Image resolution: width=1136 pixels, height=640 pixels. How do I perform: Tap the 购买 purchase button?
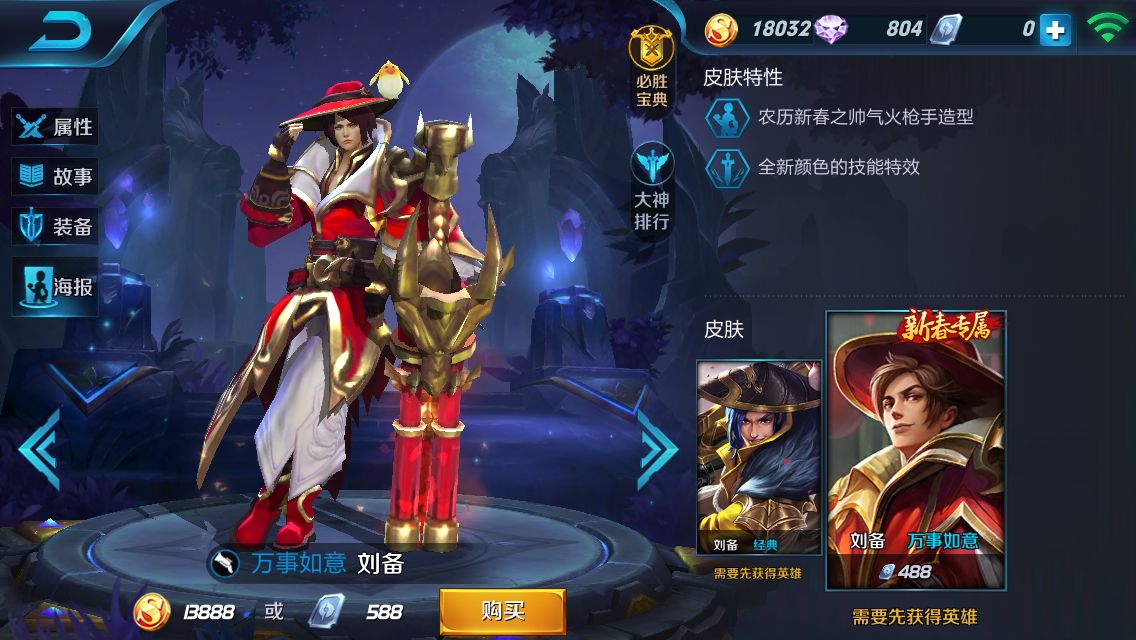[x=502, y=611]
